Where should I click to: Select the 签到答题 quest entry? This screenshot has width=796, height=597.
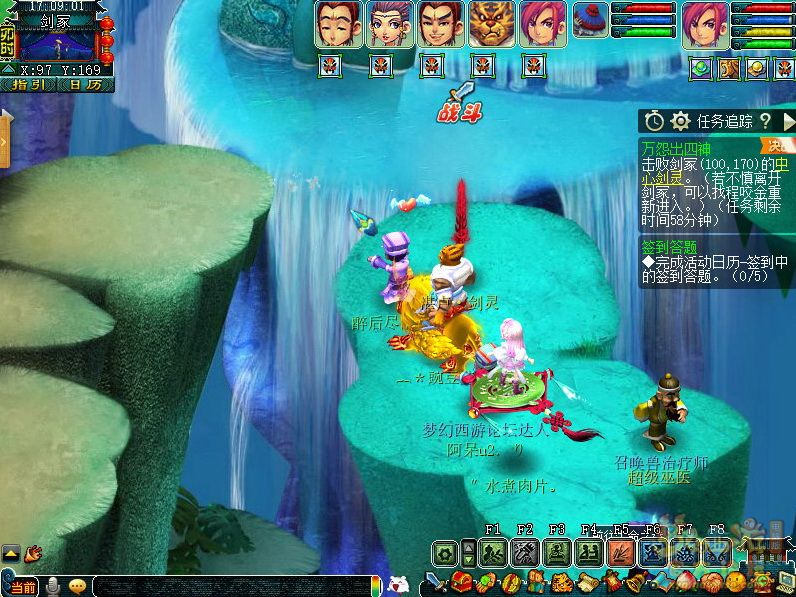tap(670, 246)
